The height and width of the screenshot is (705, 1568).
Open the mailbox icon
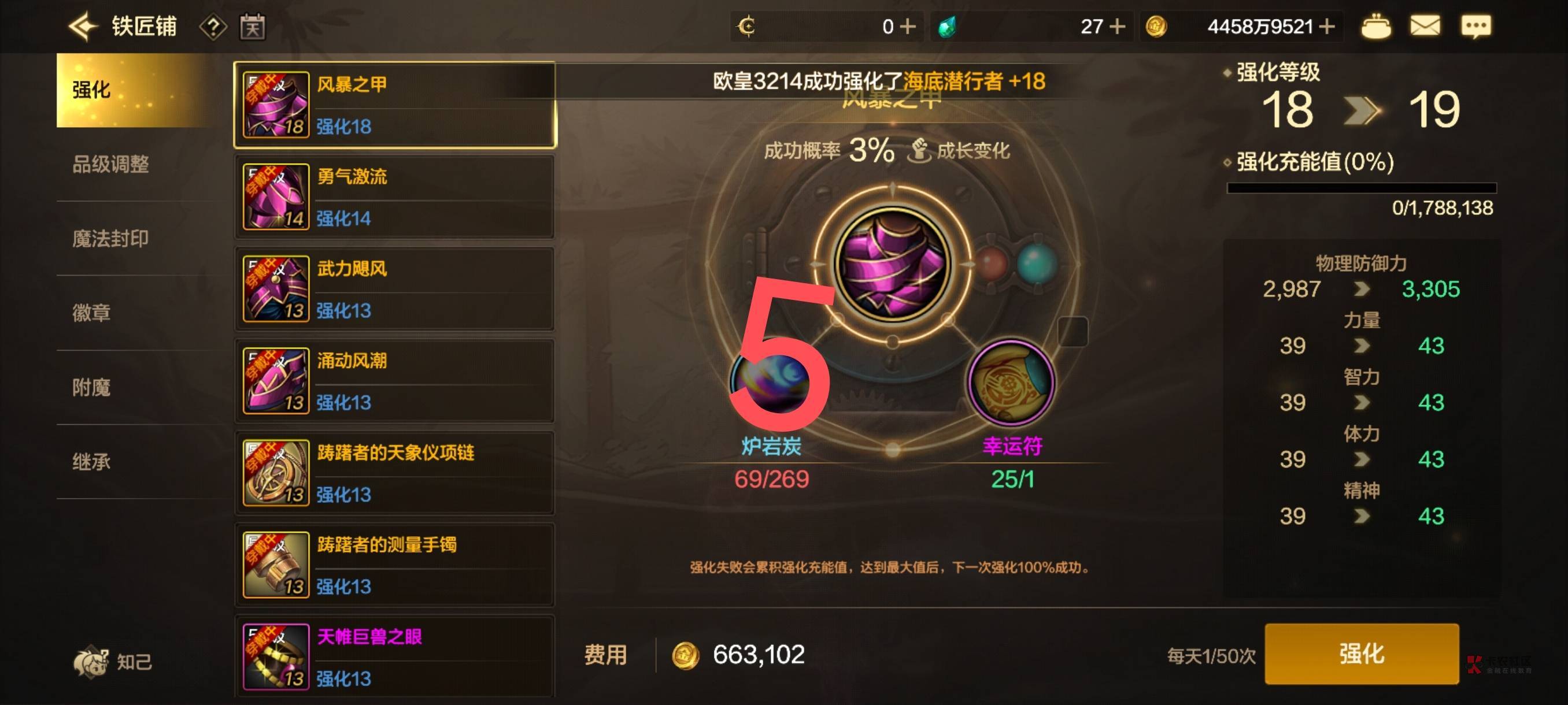[1425, 25]
